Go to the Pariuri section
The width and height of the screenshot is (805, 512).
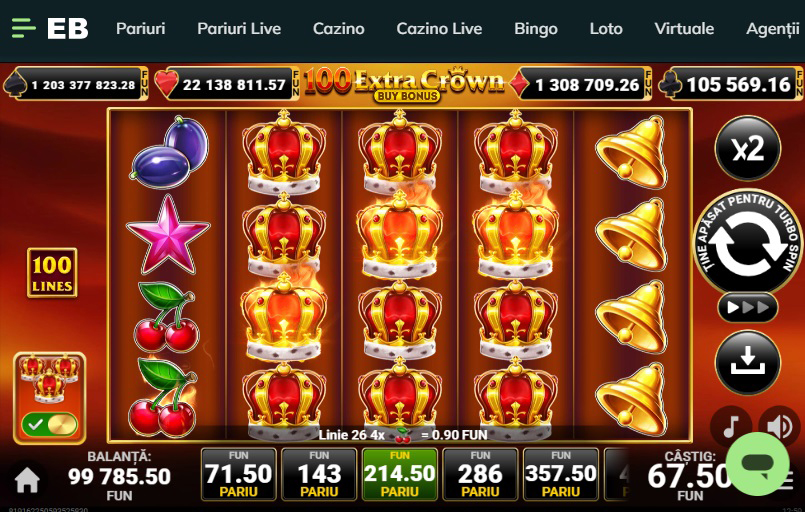(x=140, y=28)
